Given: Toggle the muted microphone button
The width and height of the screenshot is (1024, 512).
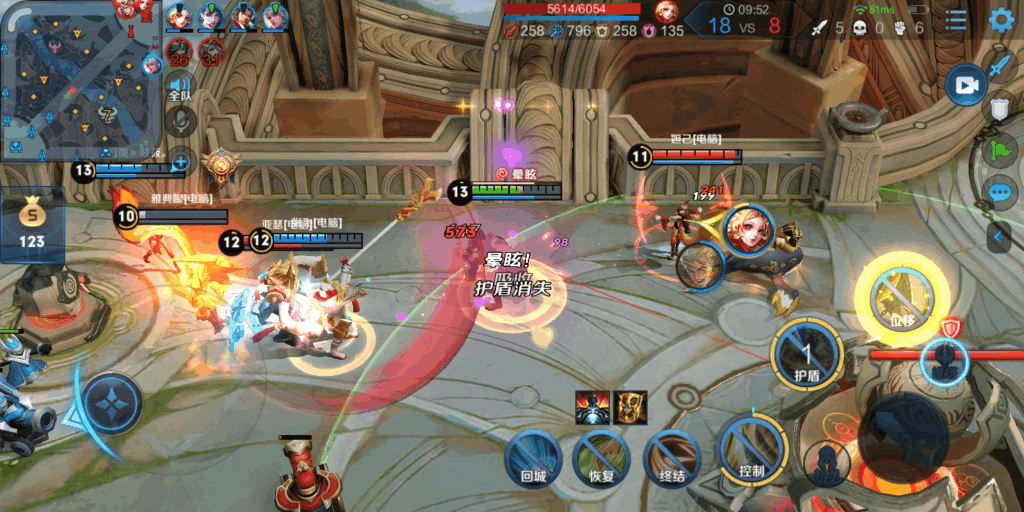Looking at the screenshot, I should (180, 121).
